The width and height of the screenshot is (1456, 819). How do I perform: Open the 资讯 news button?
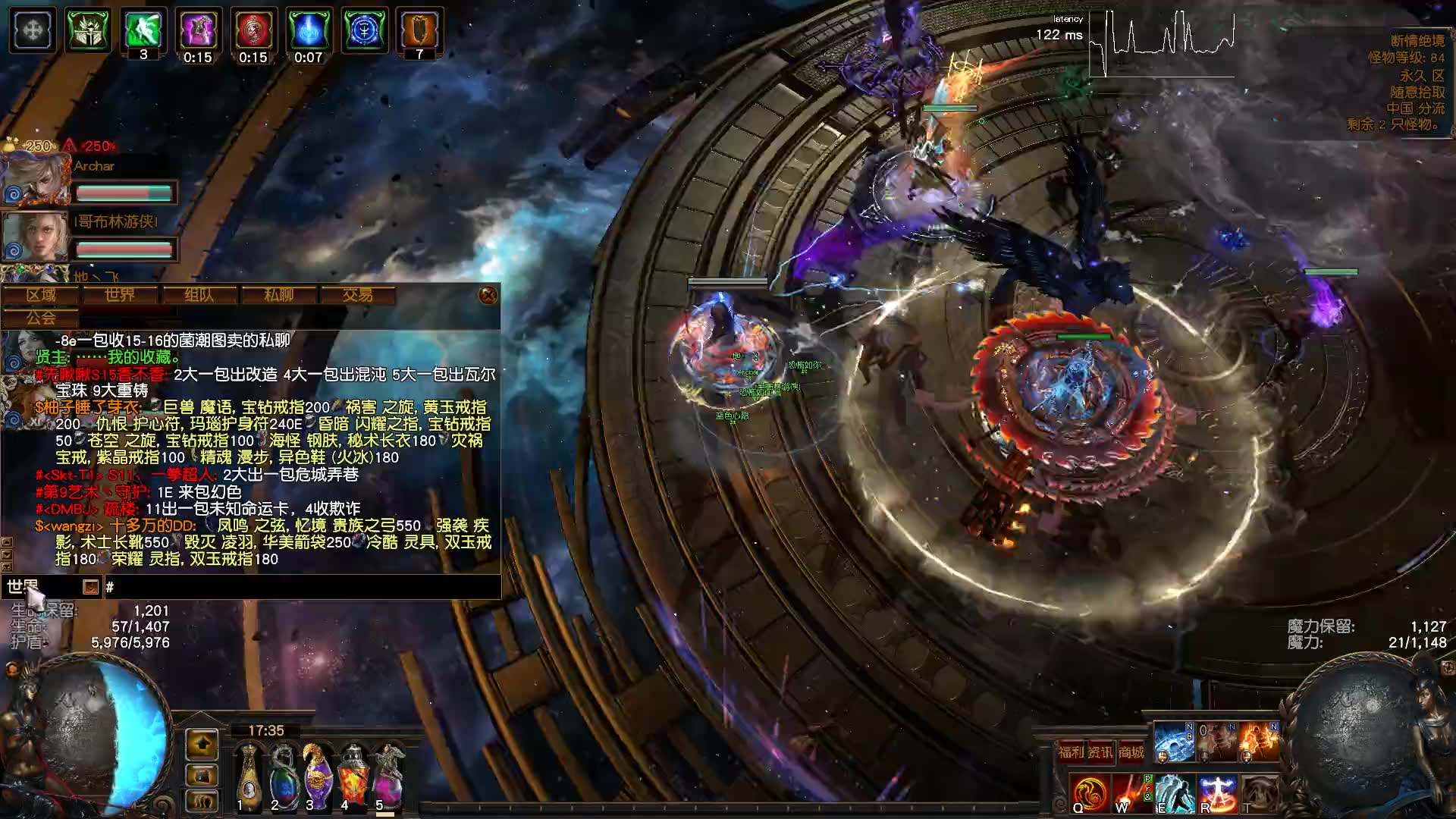pyautogui.click(x=1100, y=752)
